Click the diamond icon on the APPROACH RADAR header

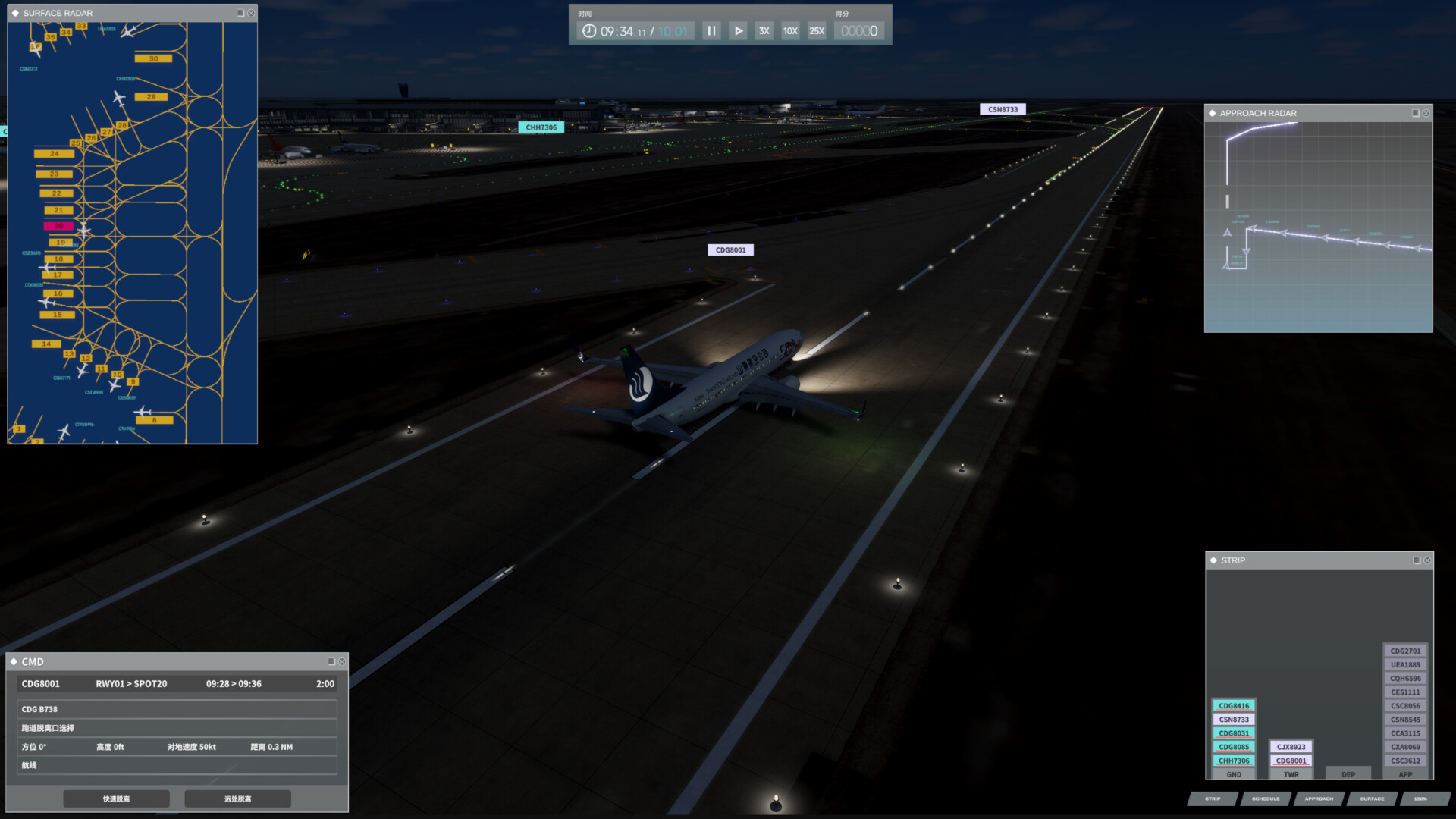pyautogui.click(x=1213, y=113)
